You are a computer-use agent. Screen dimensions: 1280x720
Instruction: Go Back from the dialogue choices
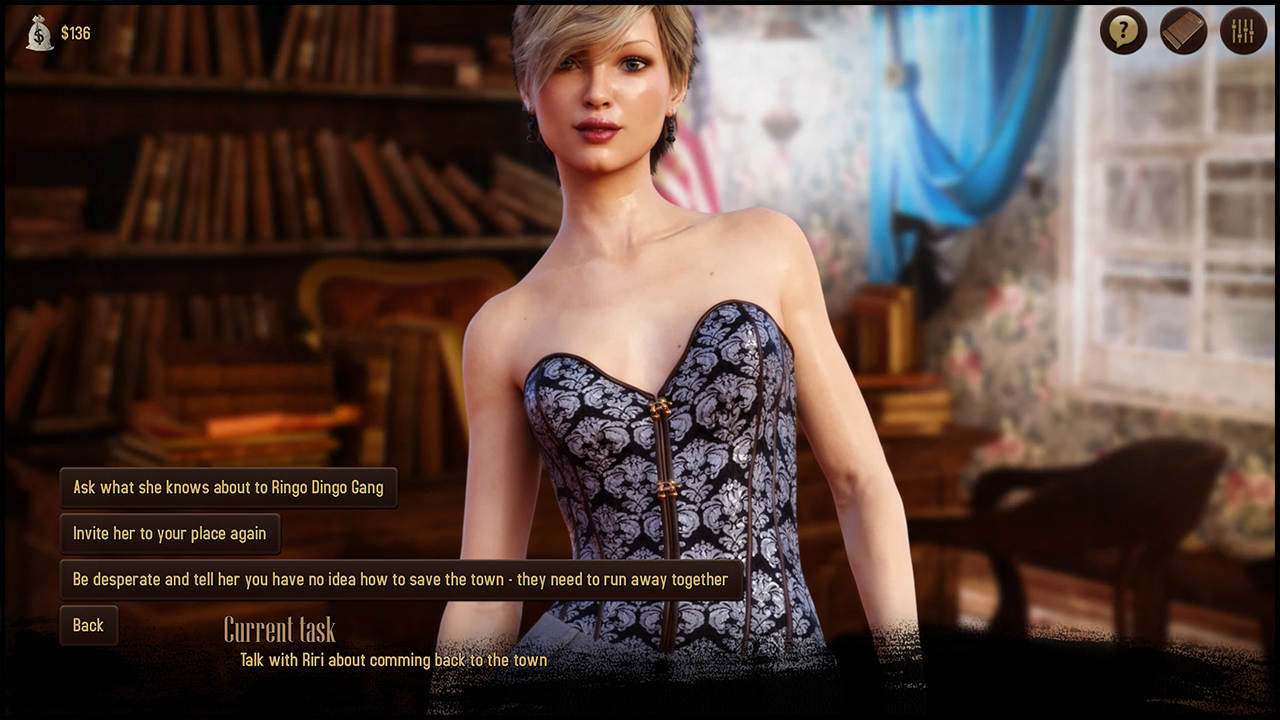click(x=88, y=626)
